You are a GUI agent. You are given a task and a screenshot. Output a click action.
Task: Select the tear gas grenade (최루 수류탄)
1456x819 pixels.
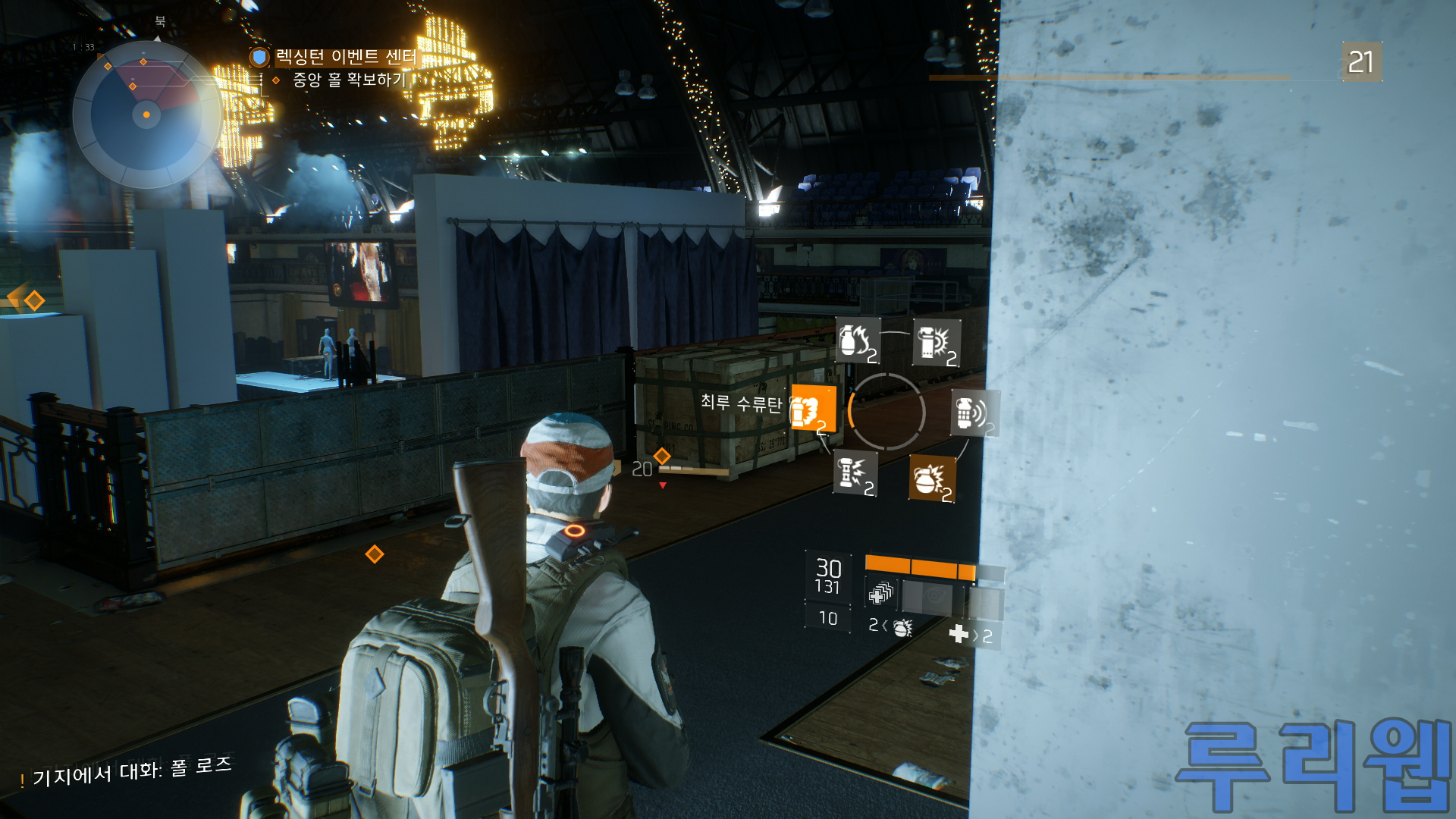tap(812, 409)
